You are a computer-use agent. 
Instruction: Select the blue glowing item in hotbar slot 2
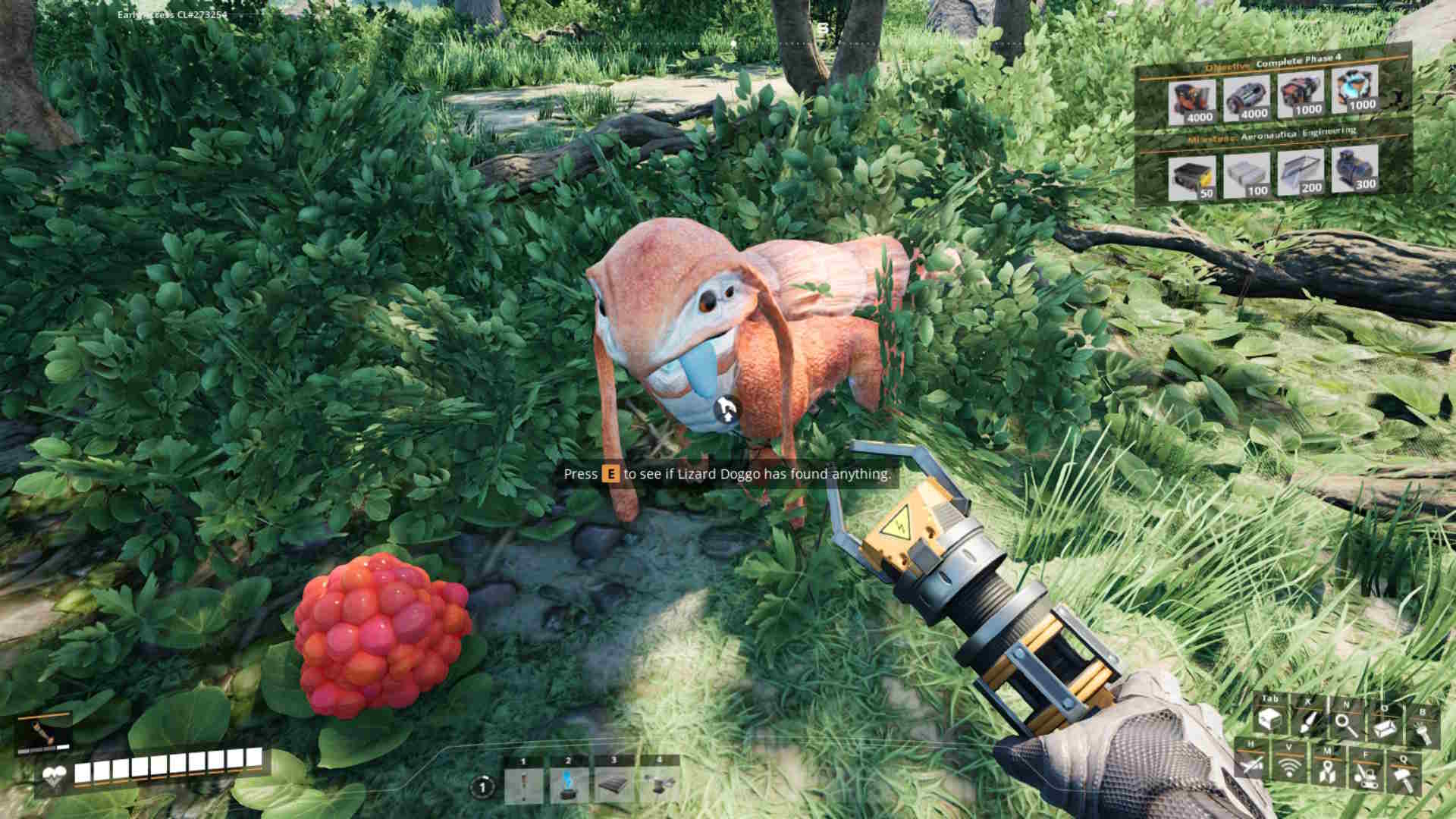[570, 784]
